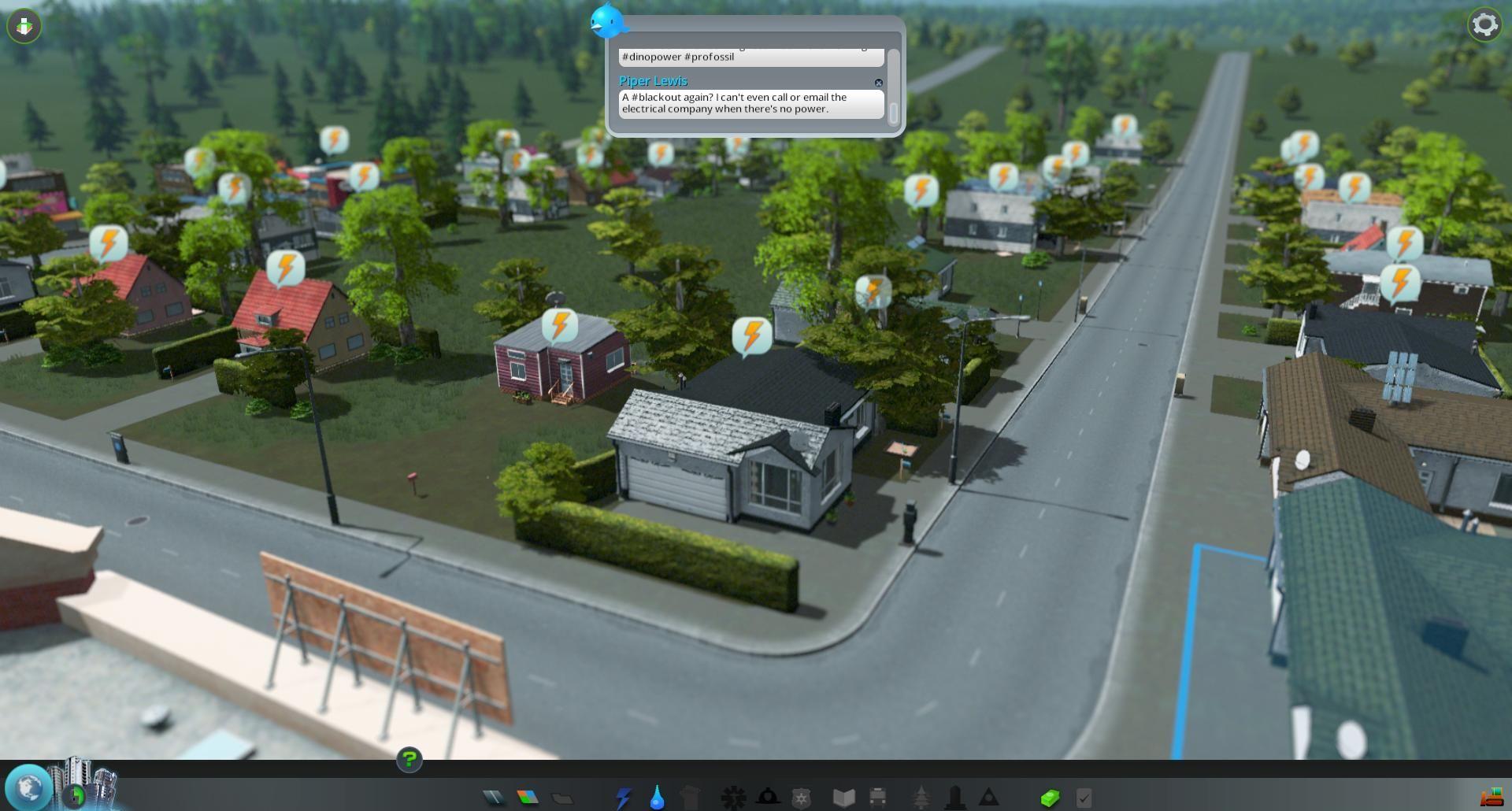Click the green question mark advisor button

click(409, 760)
